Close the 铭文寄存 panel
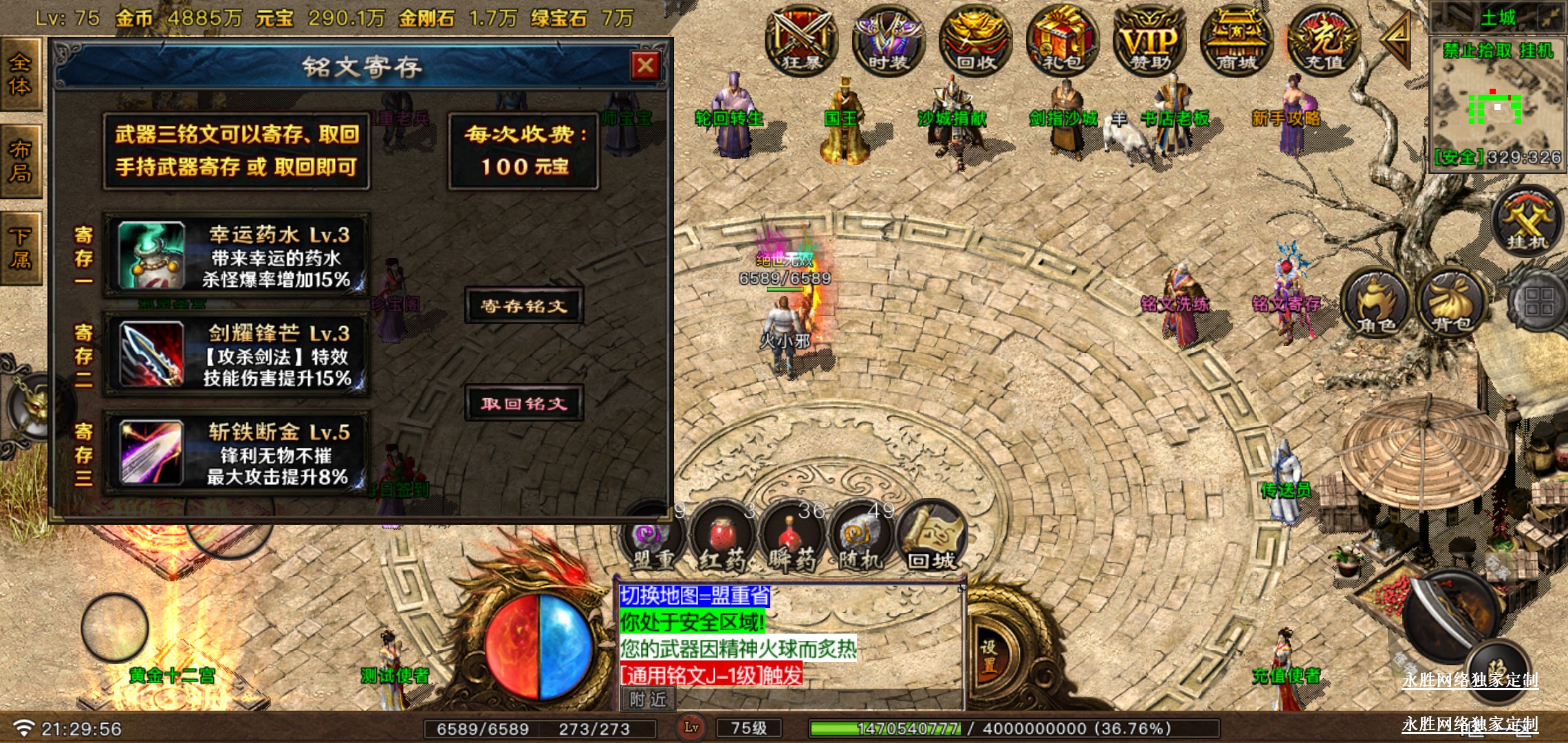Viewport: 1568px width, 743px height. click(645, 66)
